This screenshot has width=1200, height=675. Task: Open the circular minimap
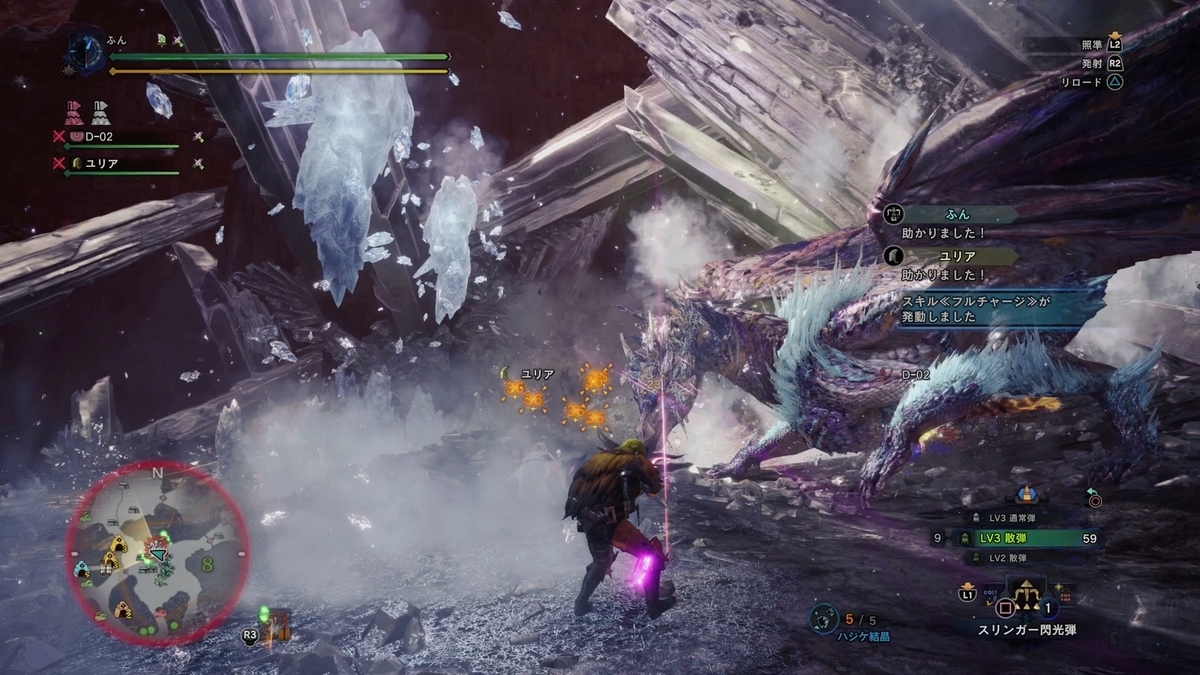pyautogui.click(x=157, y=553)
